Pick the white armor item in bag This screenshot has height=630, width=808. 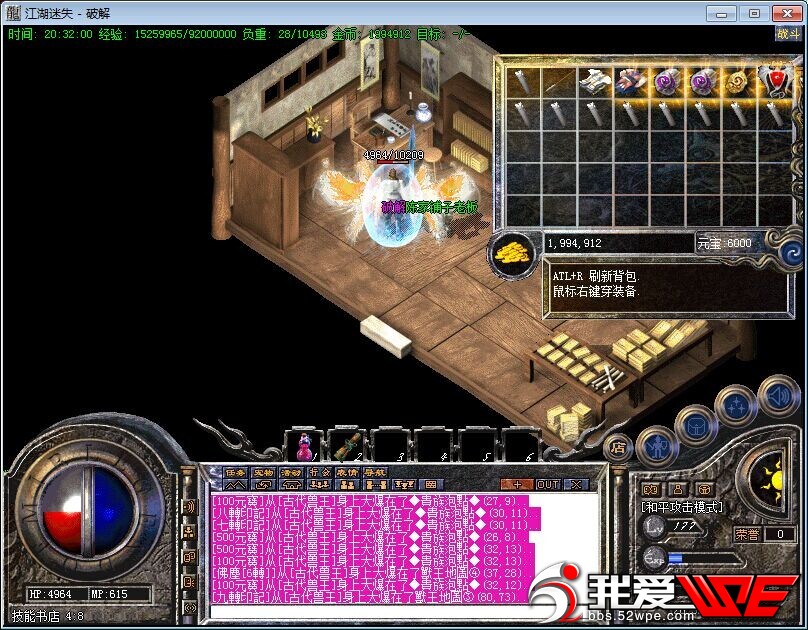click(x=593, y=80)
